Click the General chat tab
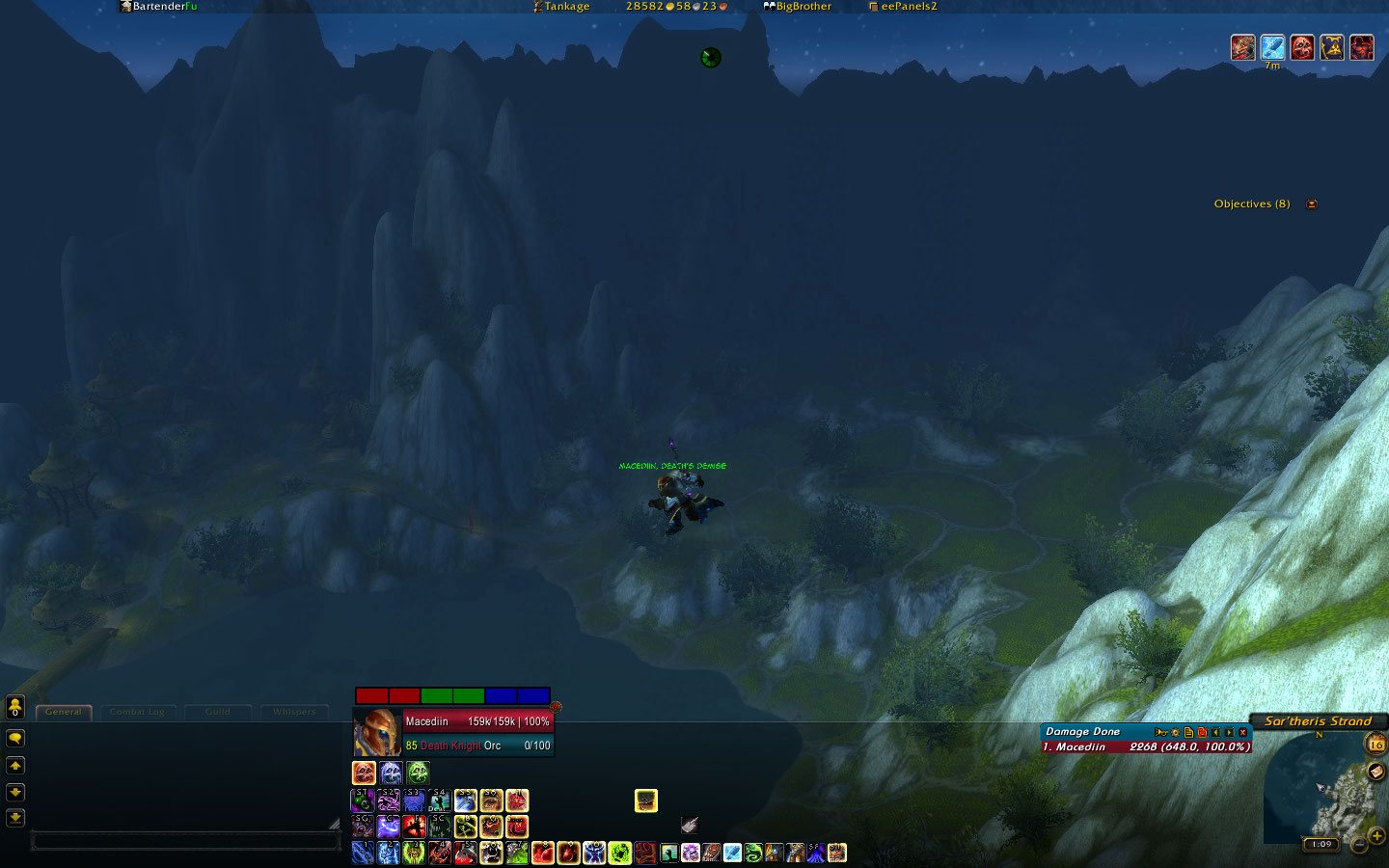 pos(64,712)
